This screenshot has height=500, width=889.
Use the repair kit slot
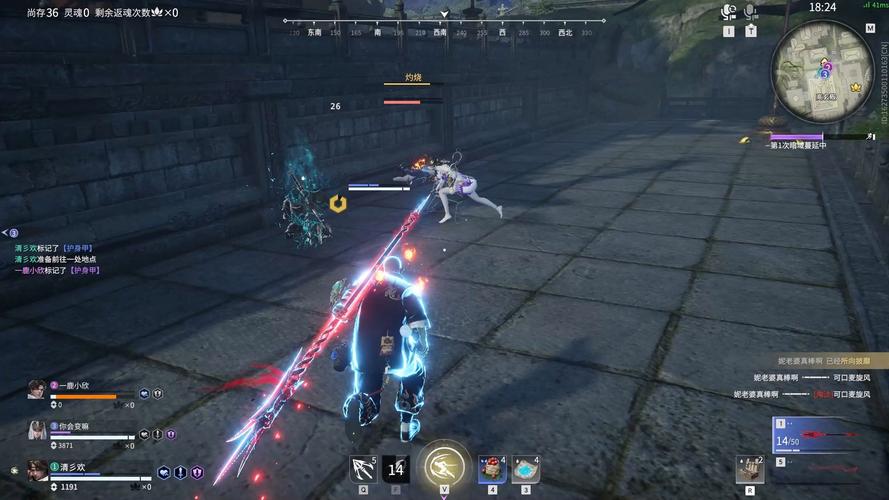[749, 468]
